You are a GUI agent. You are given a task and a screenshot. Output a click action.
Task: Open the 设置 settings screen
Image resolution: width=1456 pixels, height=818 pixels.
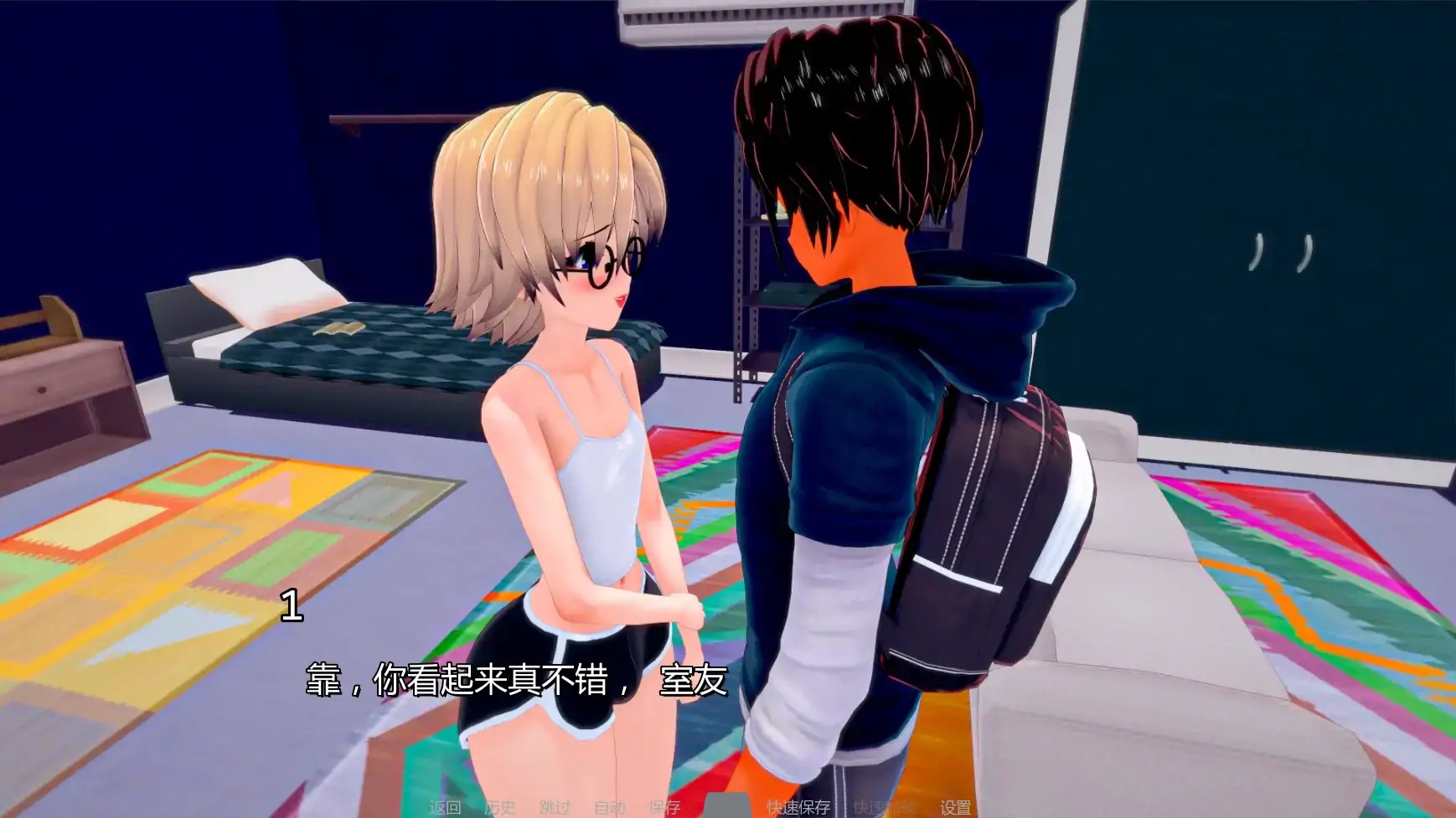pos(955,806)
